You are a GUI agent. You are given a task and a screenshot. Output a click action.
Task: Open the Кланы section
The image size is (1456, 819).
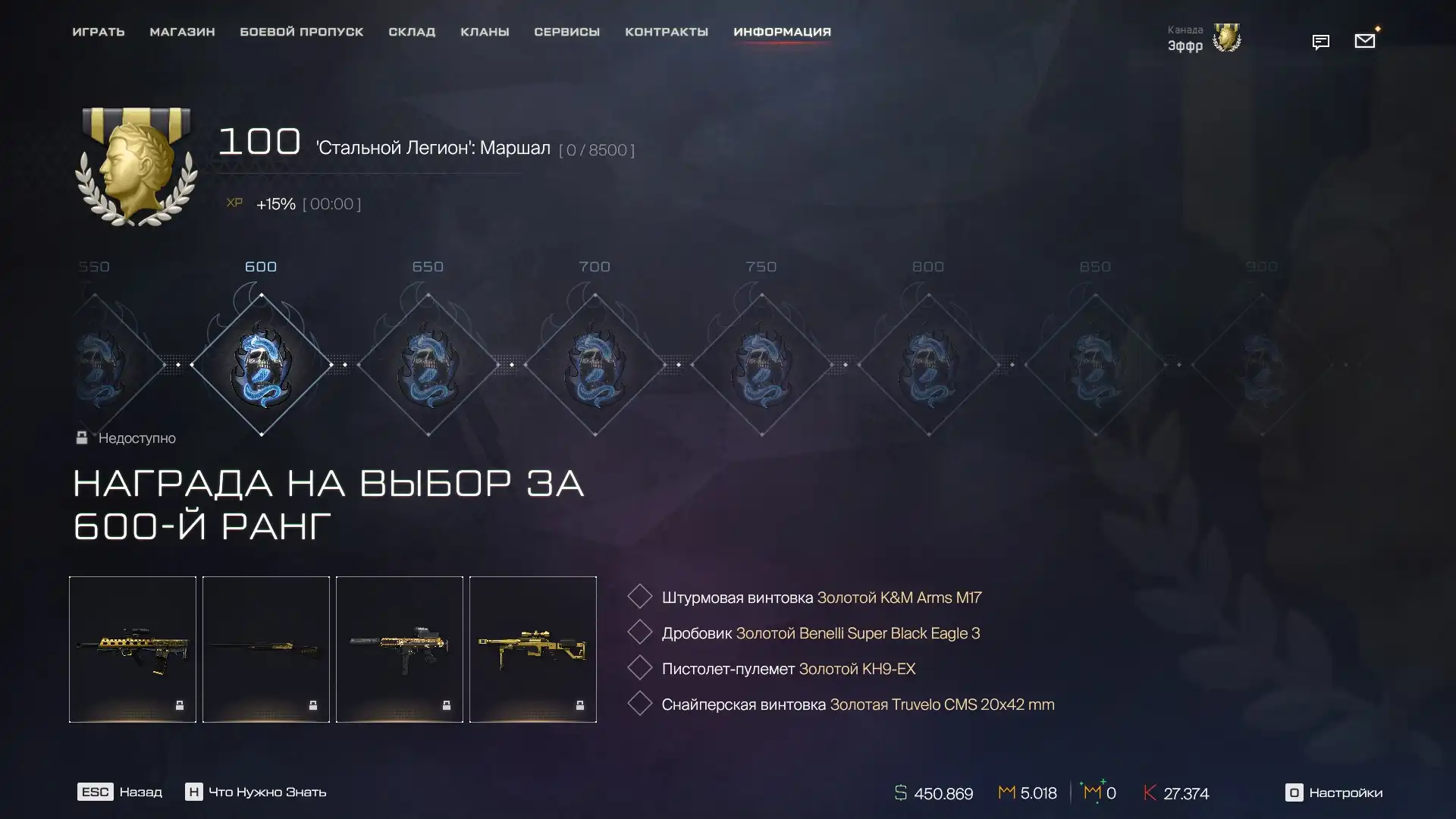(485, 32)
